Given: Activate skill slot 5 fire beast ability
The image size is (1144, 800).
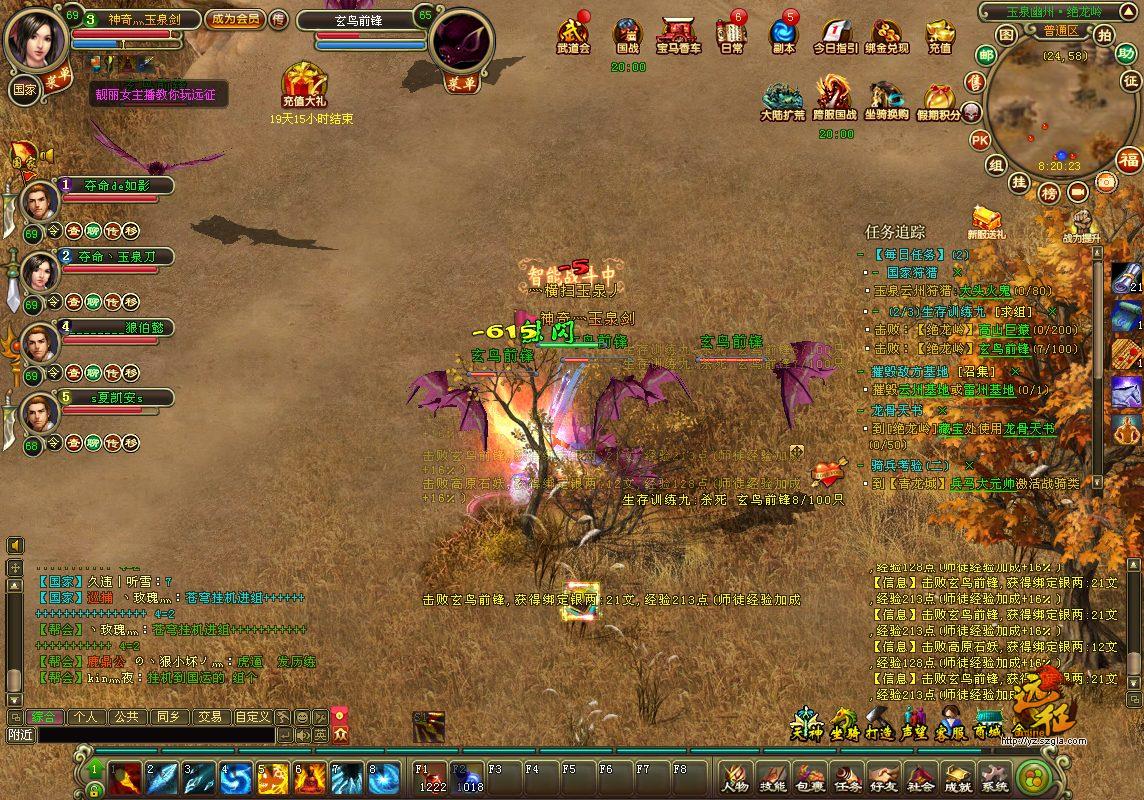Looking at the screenshot, I should pyautogui.click(x=273, y=777).
